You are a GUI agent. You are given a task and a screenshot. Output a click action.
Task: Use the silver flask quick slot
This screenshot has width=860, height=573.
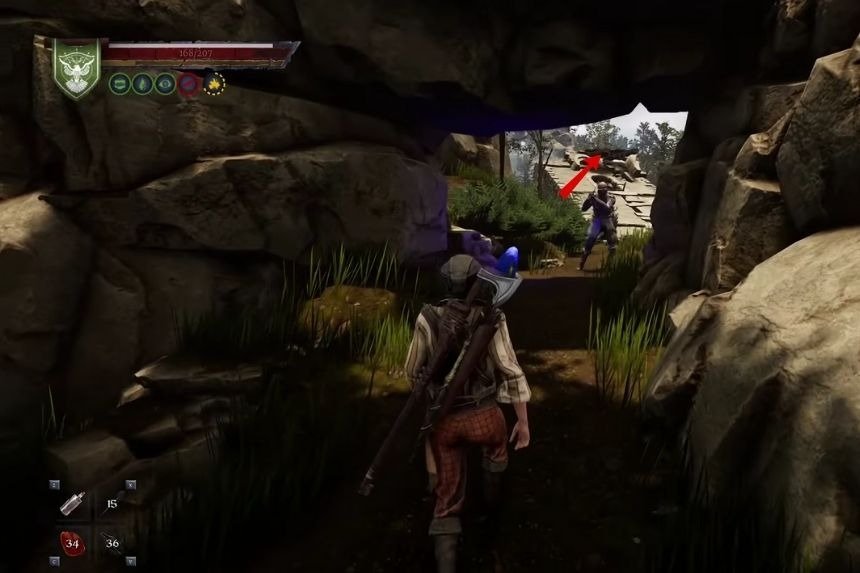point(72,504)
